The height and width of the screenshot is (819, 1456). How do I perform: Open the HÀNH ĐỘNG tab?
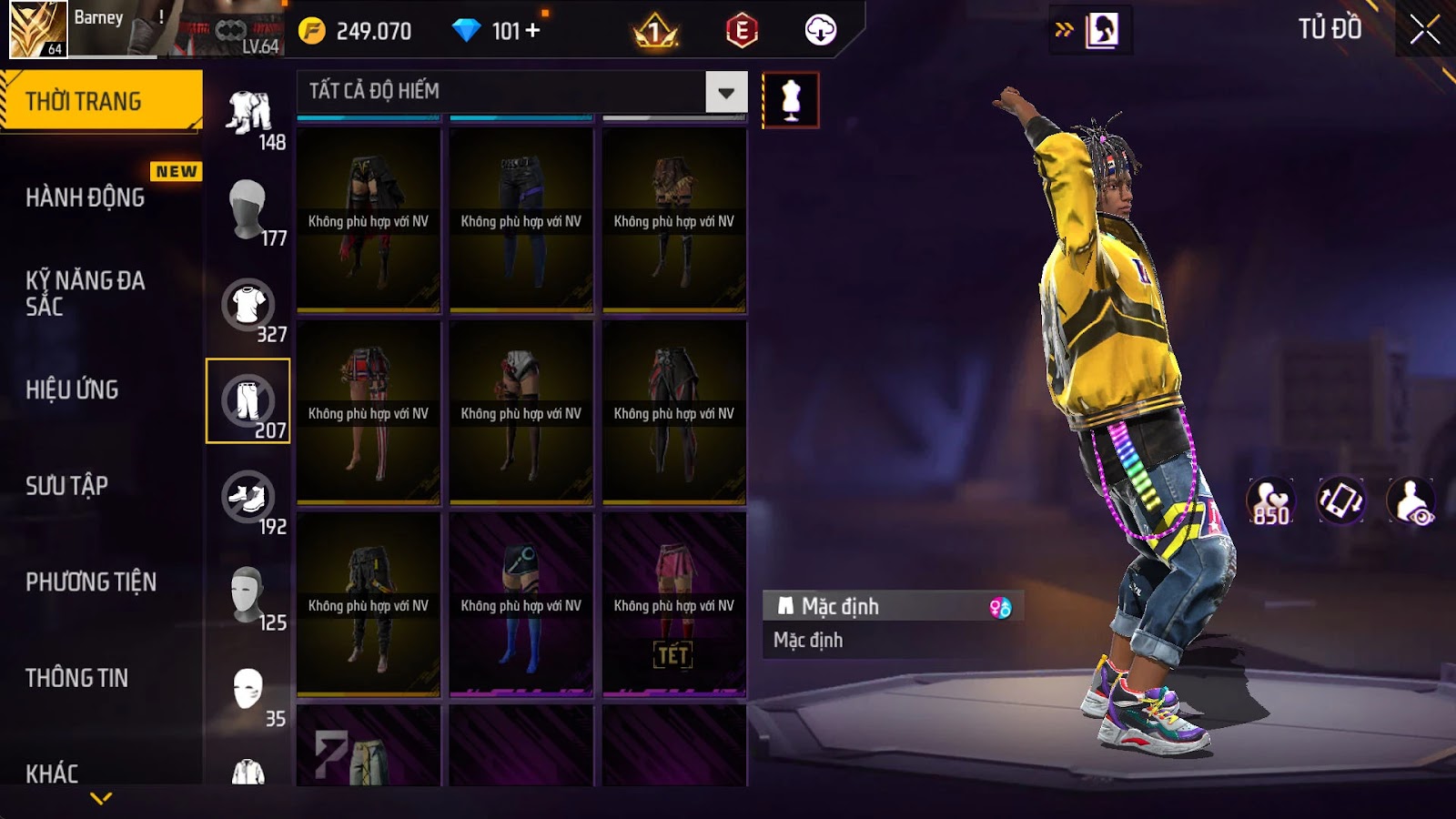pos(86,197)
